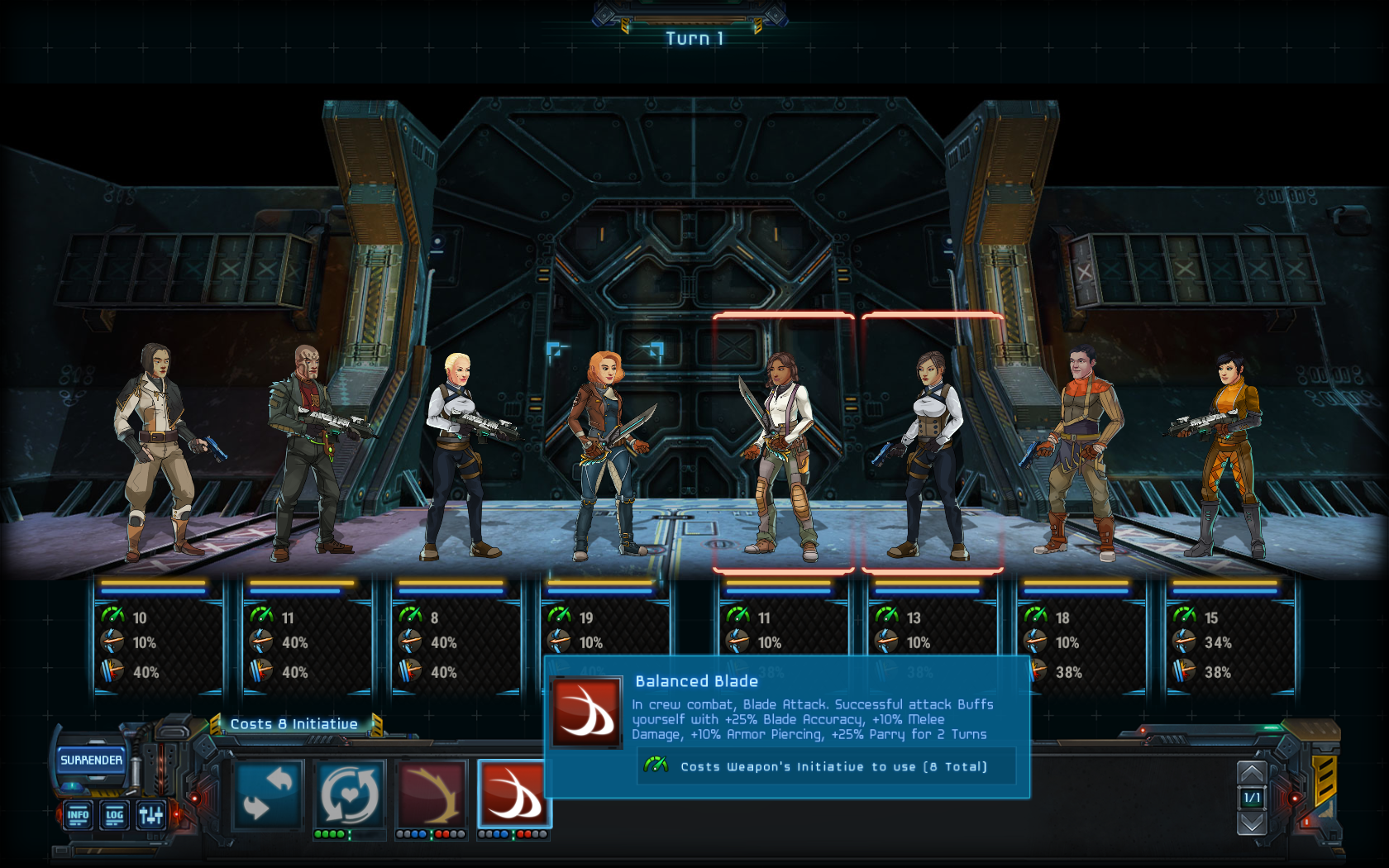Image resolution: width=1389 pixels, height=868 pixels.
Task: Go to previous ability page arrow
Action: (1251, 774)
